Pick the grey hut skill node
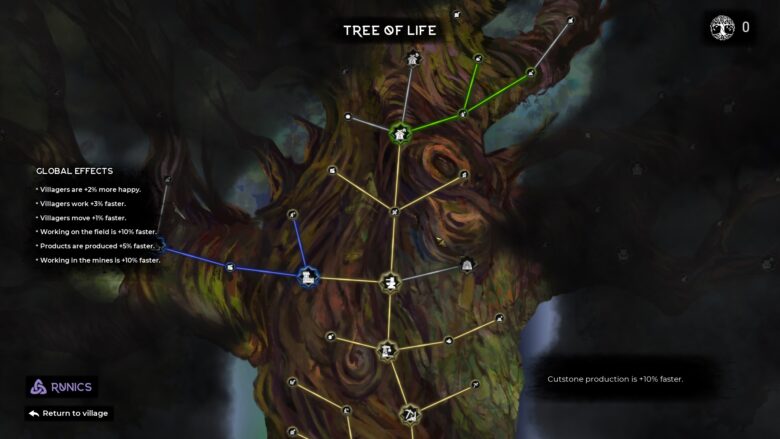The height and width of the screenshot is (439, 780). click(x=467, y=265)
